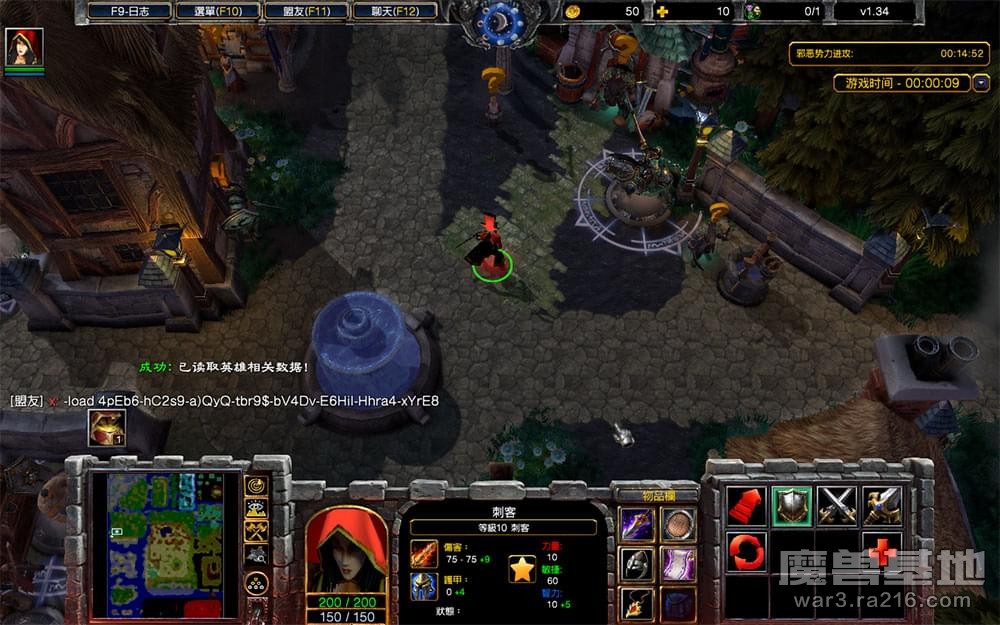
Task: Select the purple dagger inventory item
Action: 637,523
